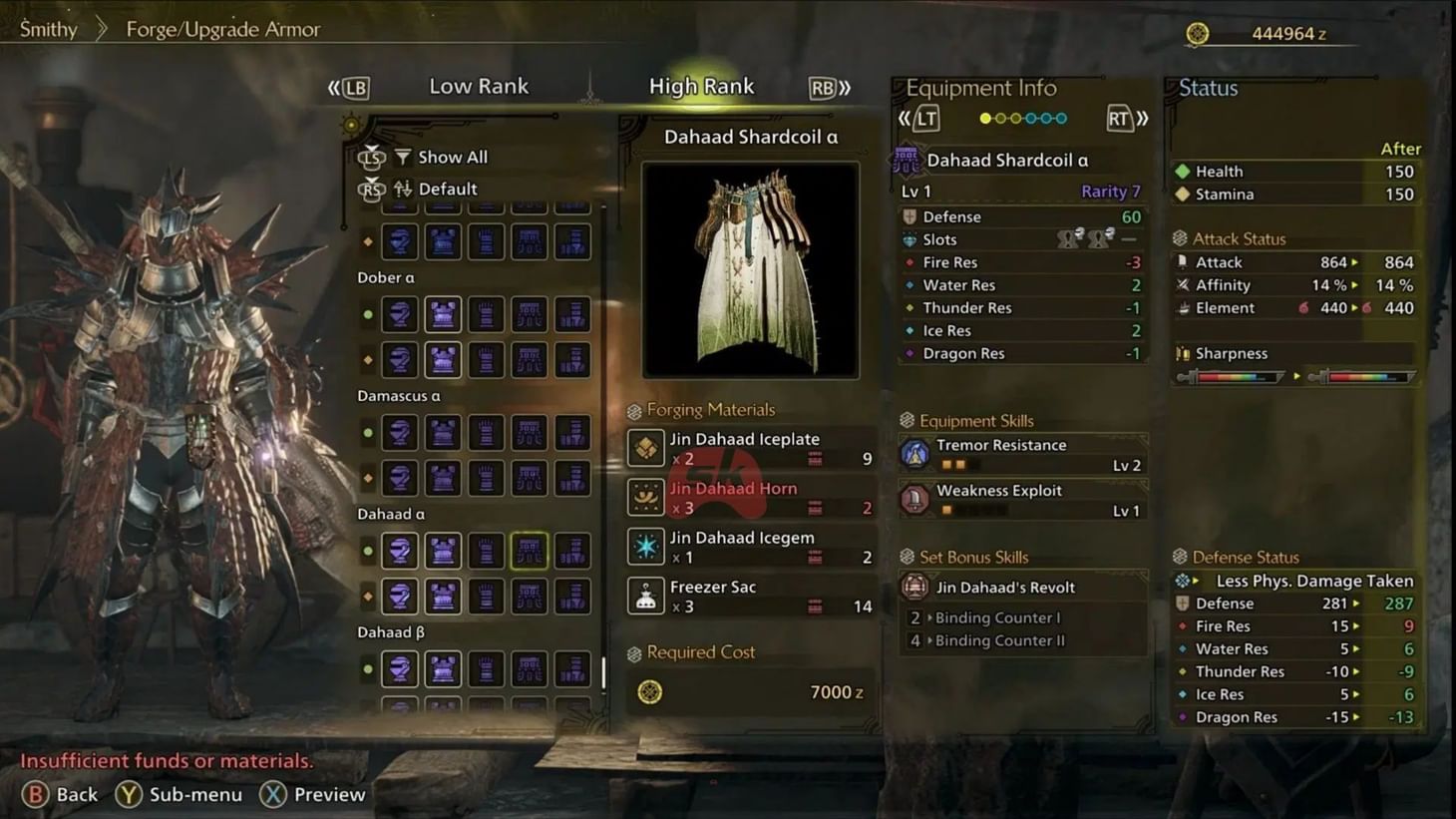Click the Freezer Sac material icon
This screenshot has width=1456, height=819.
coord(646,595)
